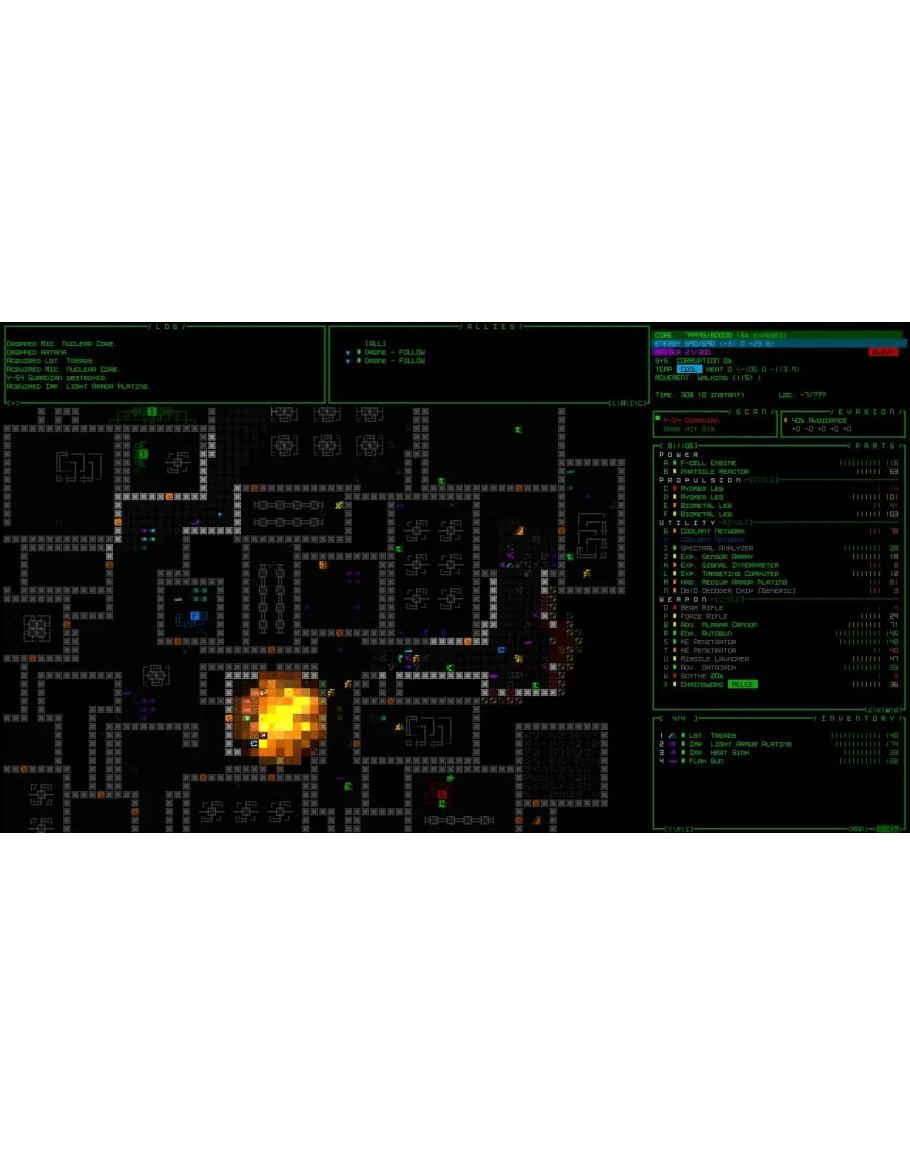Screen dimensions: 910x1155
Task: Select the Spectral Analyzer utility
Action: (716, 548)
